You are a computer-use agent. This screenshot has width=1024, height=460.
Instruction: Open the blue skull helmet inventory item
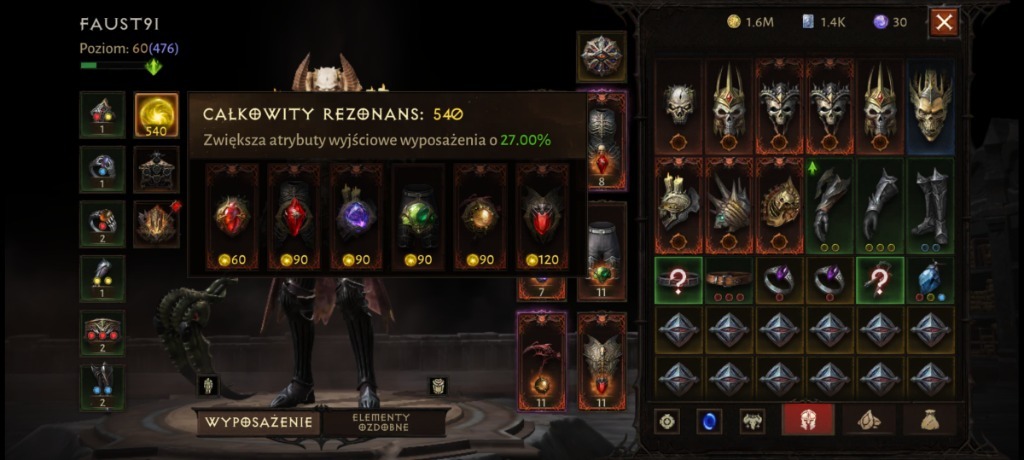931,104
